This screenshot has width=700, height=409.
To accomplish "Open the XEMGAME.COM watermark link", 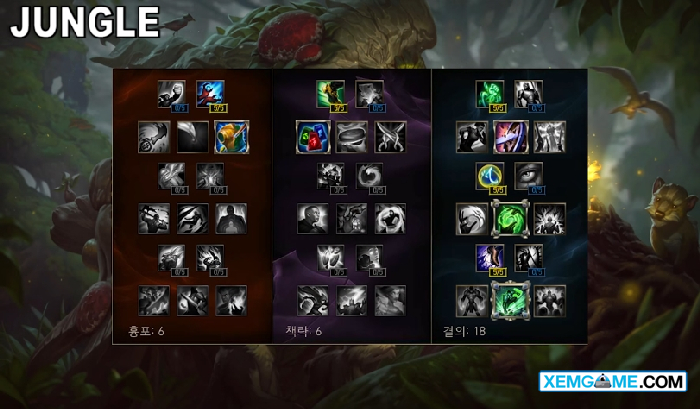I will coord(612,382).
